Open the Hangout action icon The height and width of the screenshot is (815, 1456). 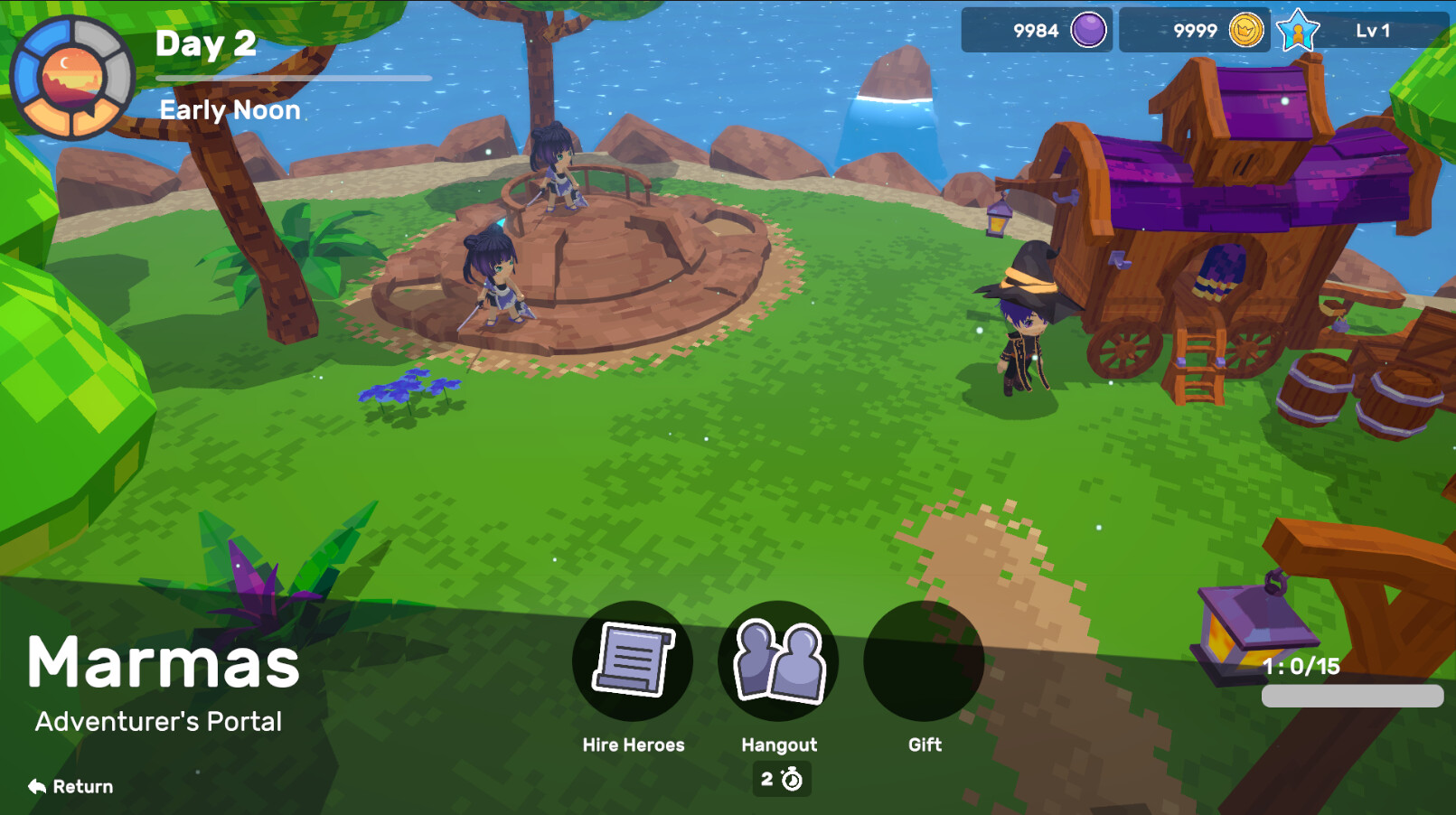point(779,660)
